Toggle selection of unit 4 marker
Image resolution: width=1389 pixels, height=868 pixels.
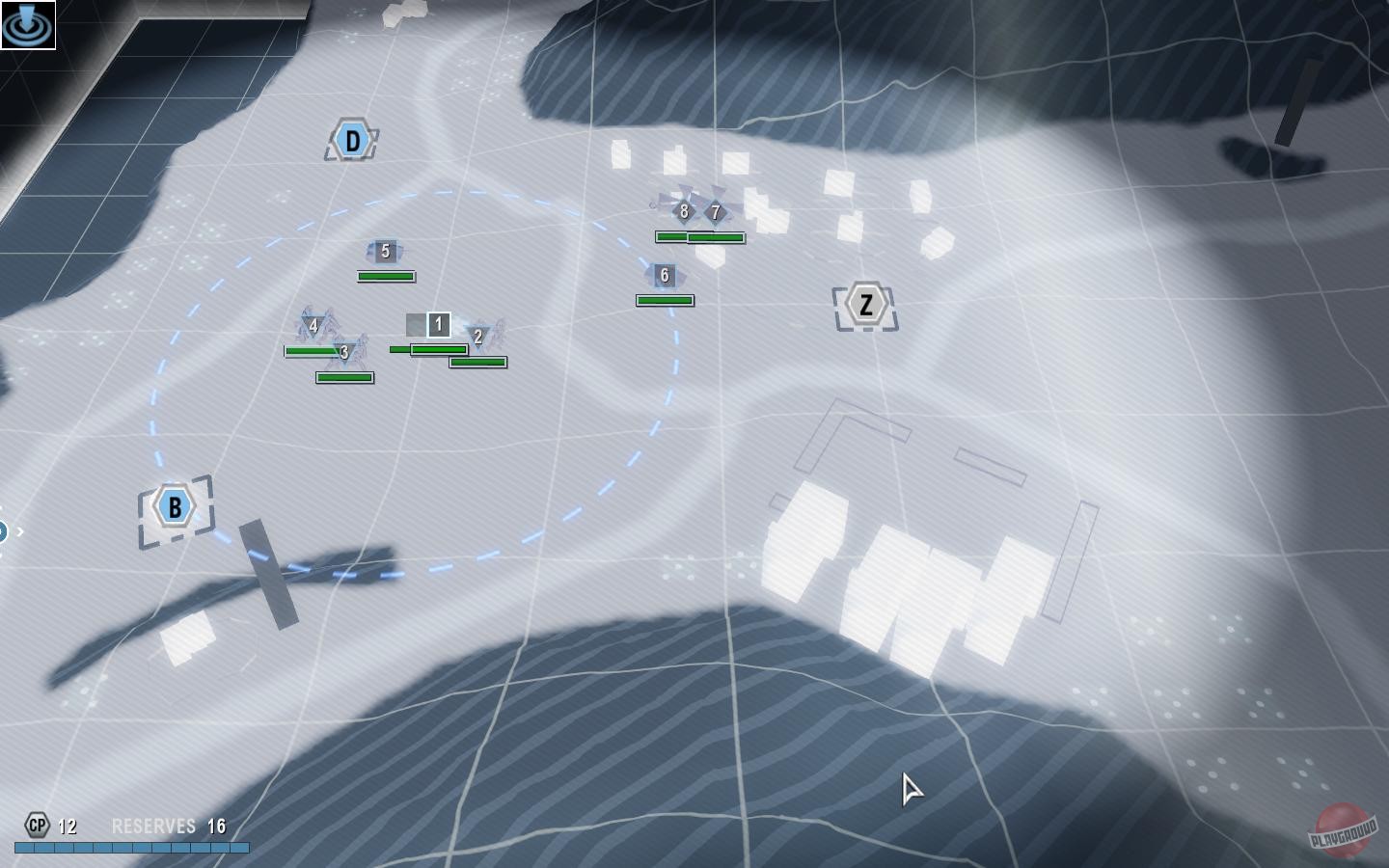point(313,325)
